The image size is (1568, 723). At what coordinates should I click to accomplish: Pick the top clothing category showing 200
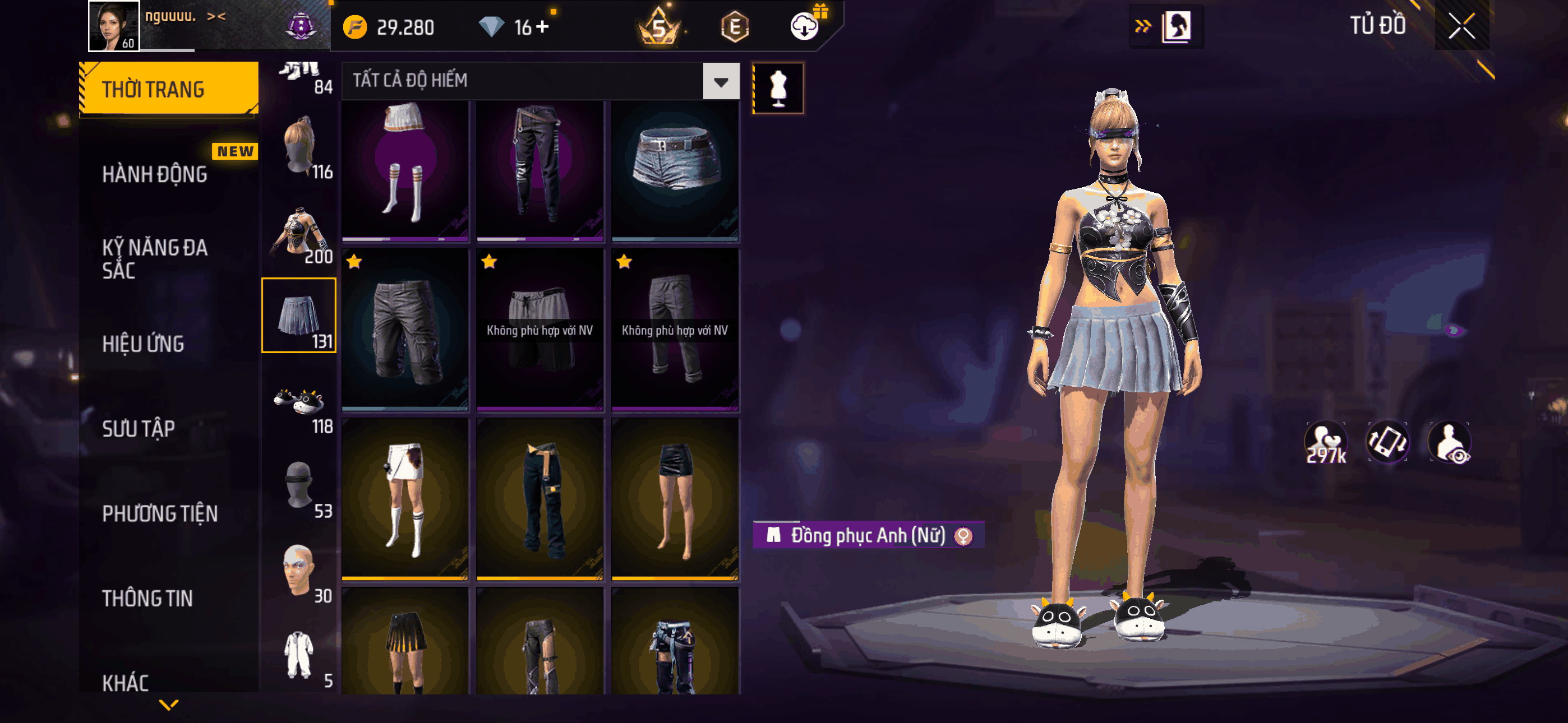(299, 234)
